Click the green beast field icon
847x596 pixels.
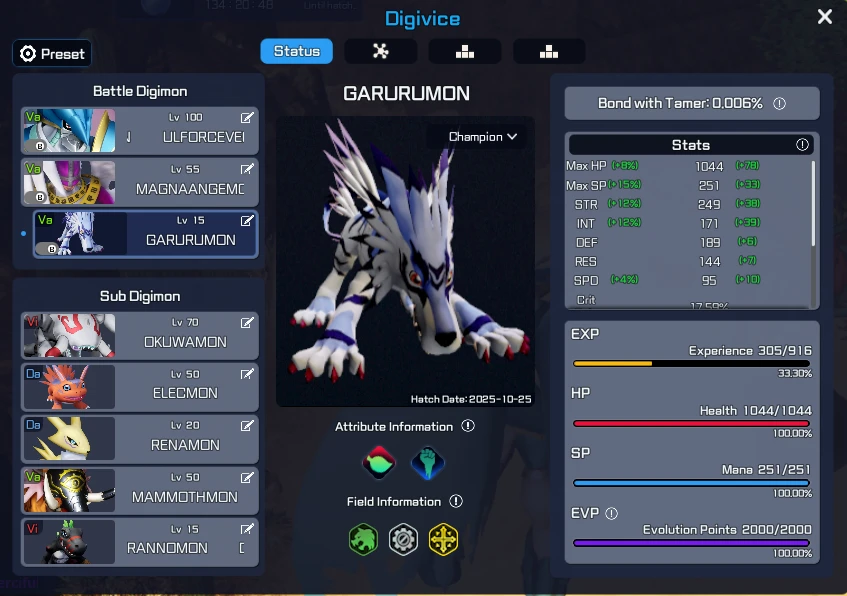point(362,540)
